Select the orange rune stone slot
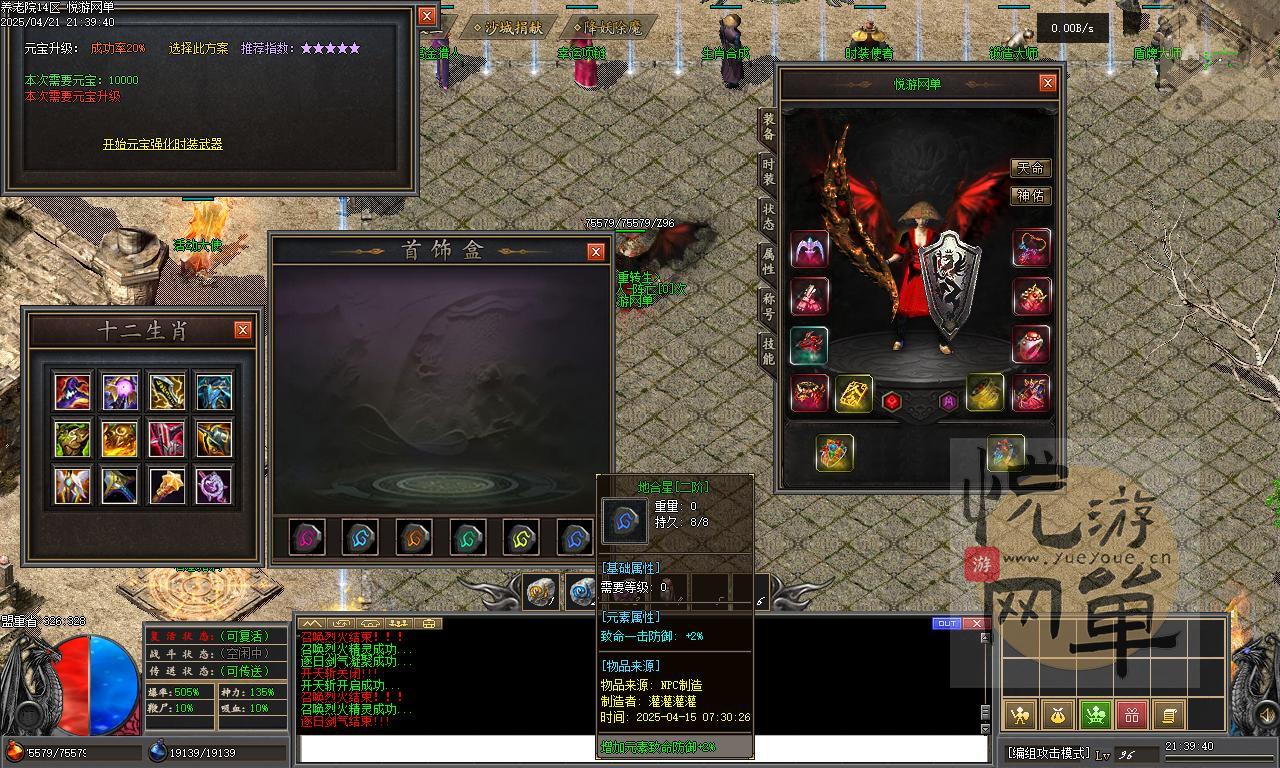Screen dimensions: 1280x768 [x=414, y=538]
